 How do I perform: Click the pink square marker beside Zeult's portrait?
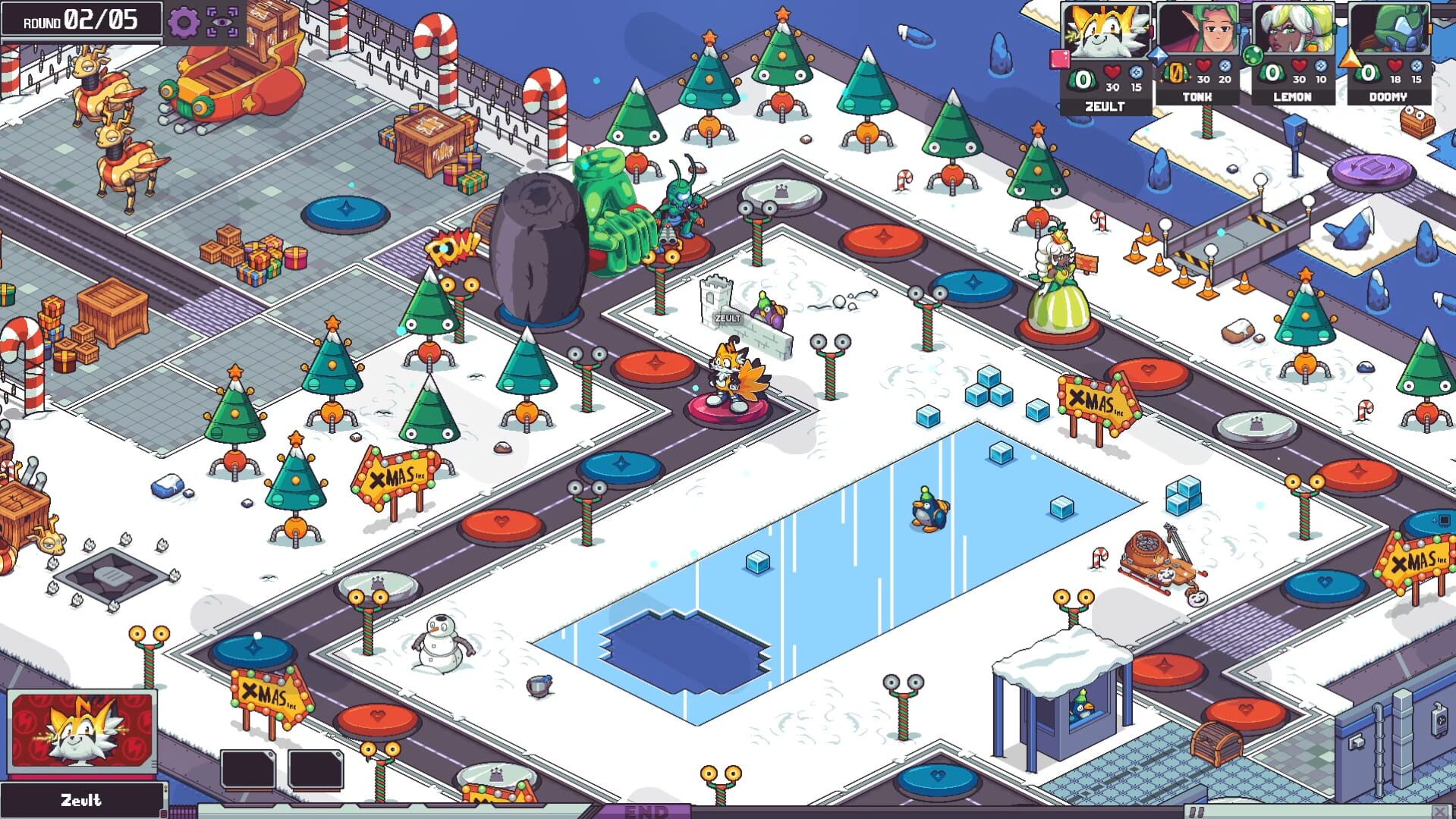[1059, 58]
